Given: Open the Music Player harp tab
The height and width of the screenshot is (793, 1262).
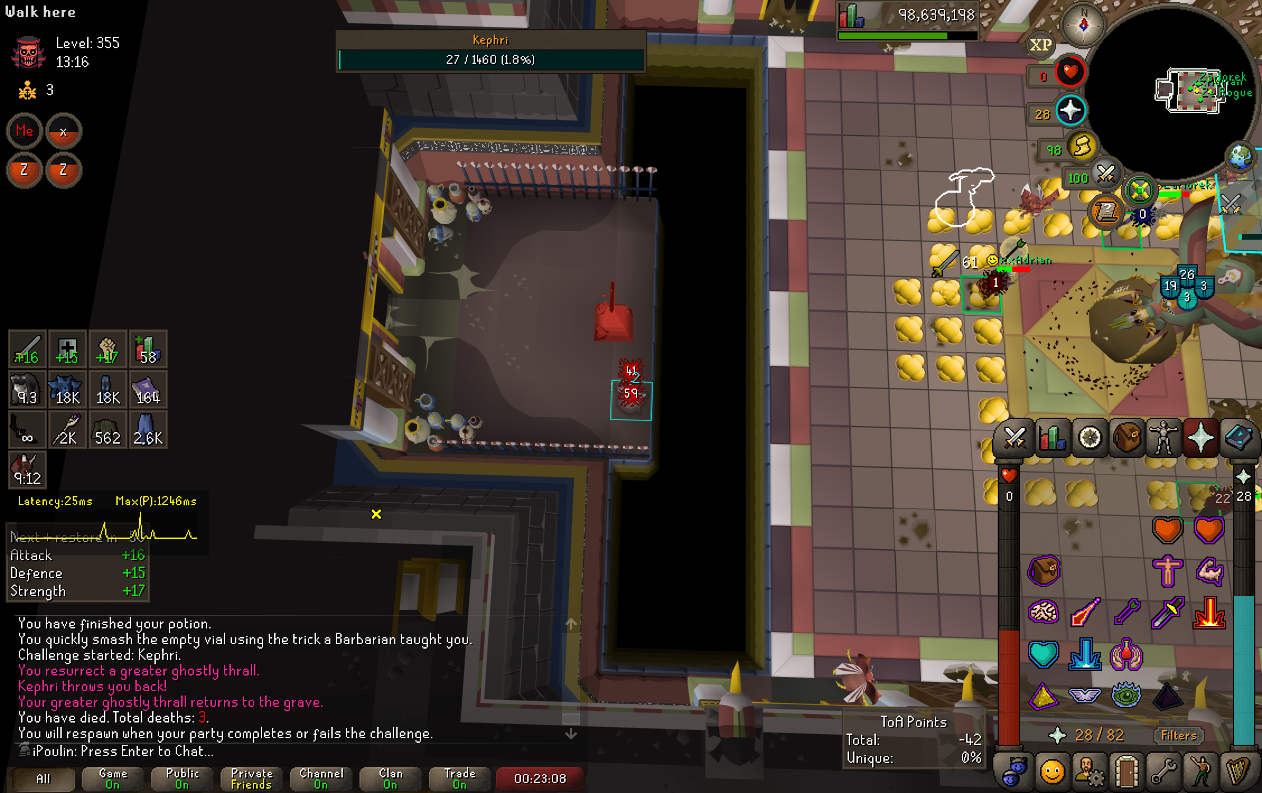Looking at the screenshot, I should pos(1237,771).
